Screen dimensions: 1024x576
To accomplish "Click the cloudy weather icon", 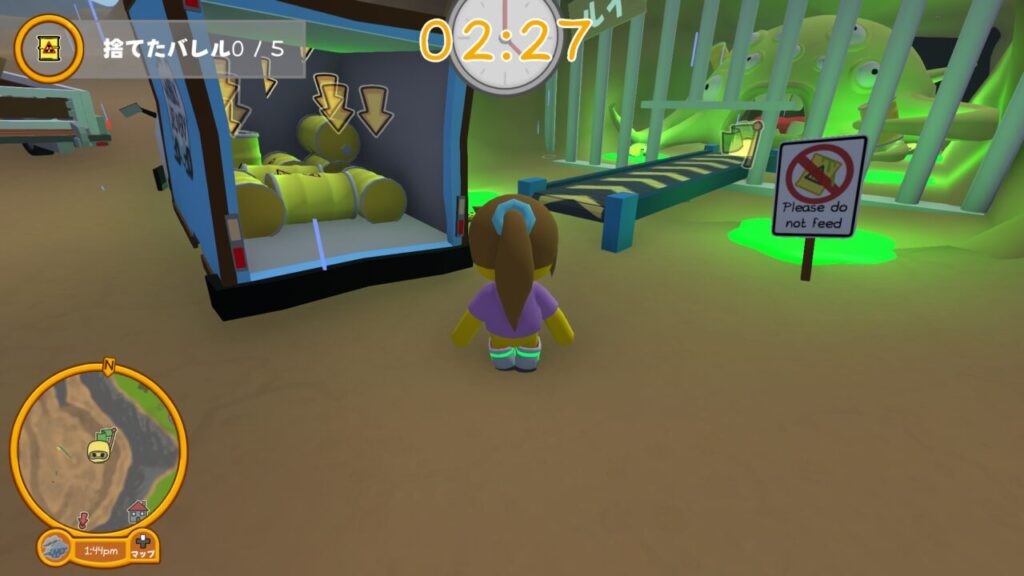I will tap(56, 549).
